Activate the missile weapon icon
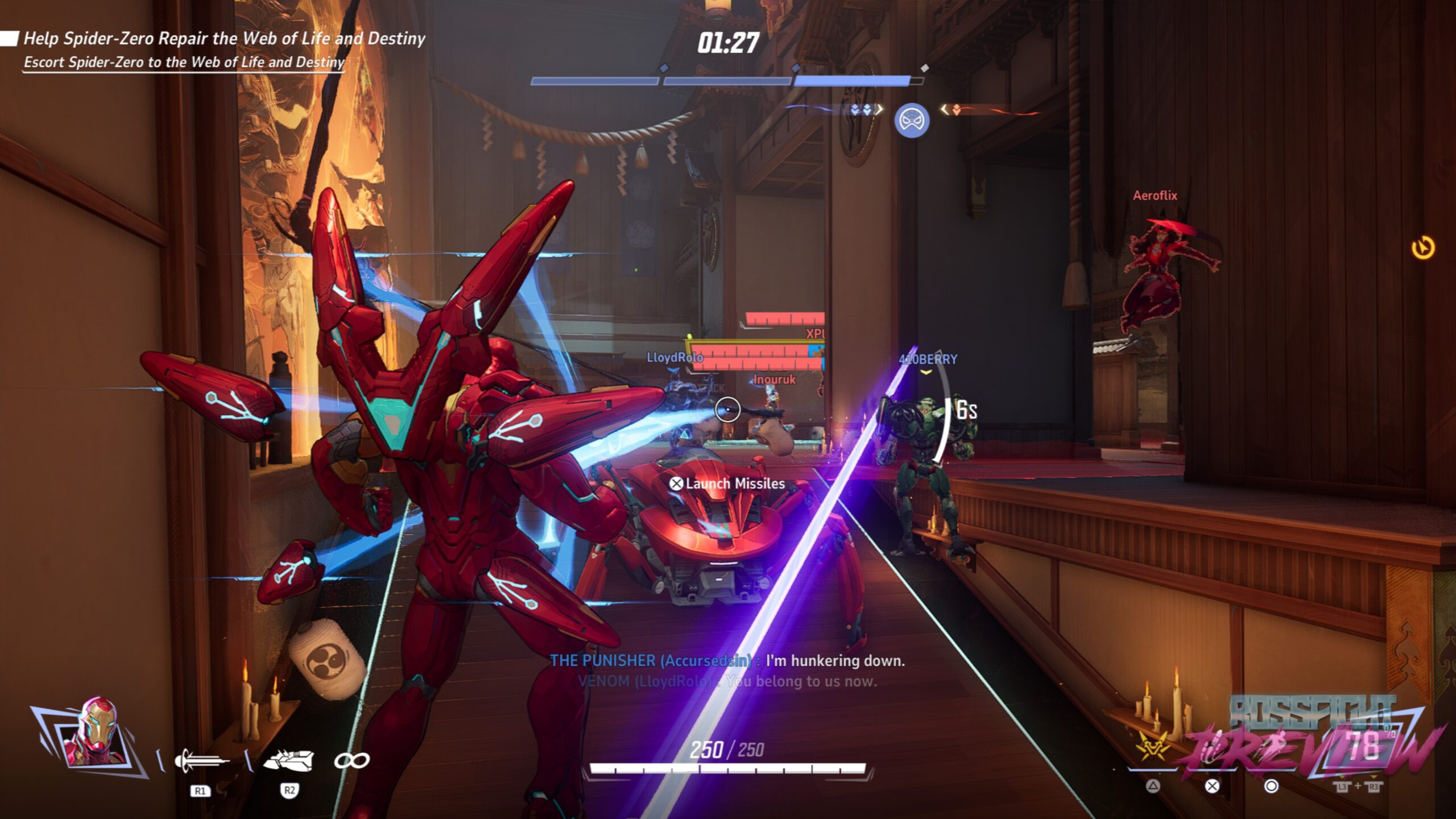1456x819 pixels. point(289,760)
